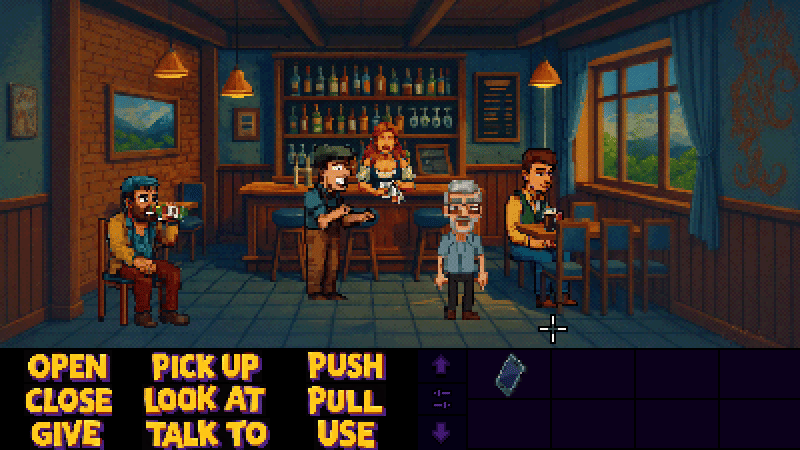Activate the GIVE verb
800x450 pixels.
(x=68, y=434)
